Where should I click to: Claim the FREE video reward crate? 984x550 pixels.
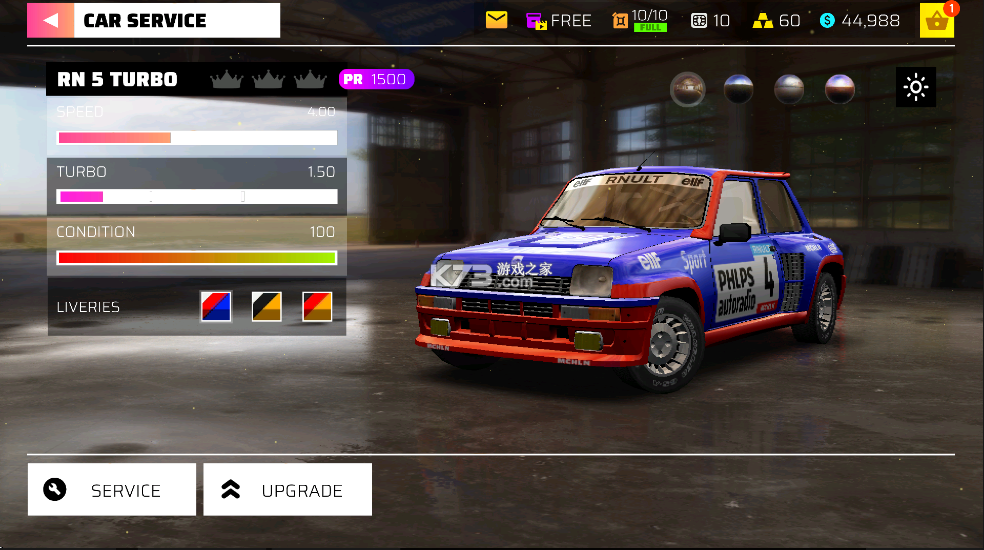558,20
